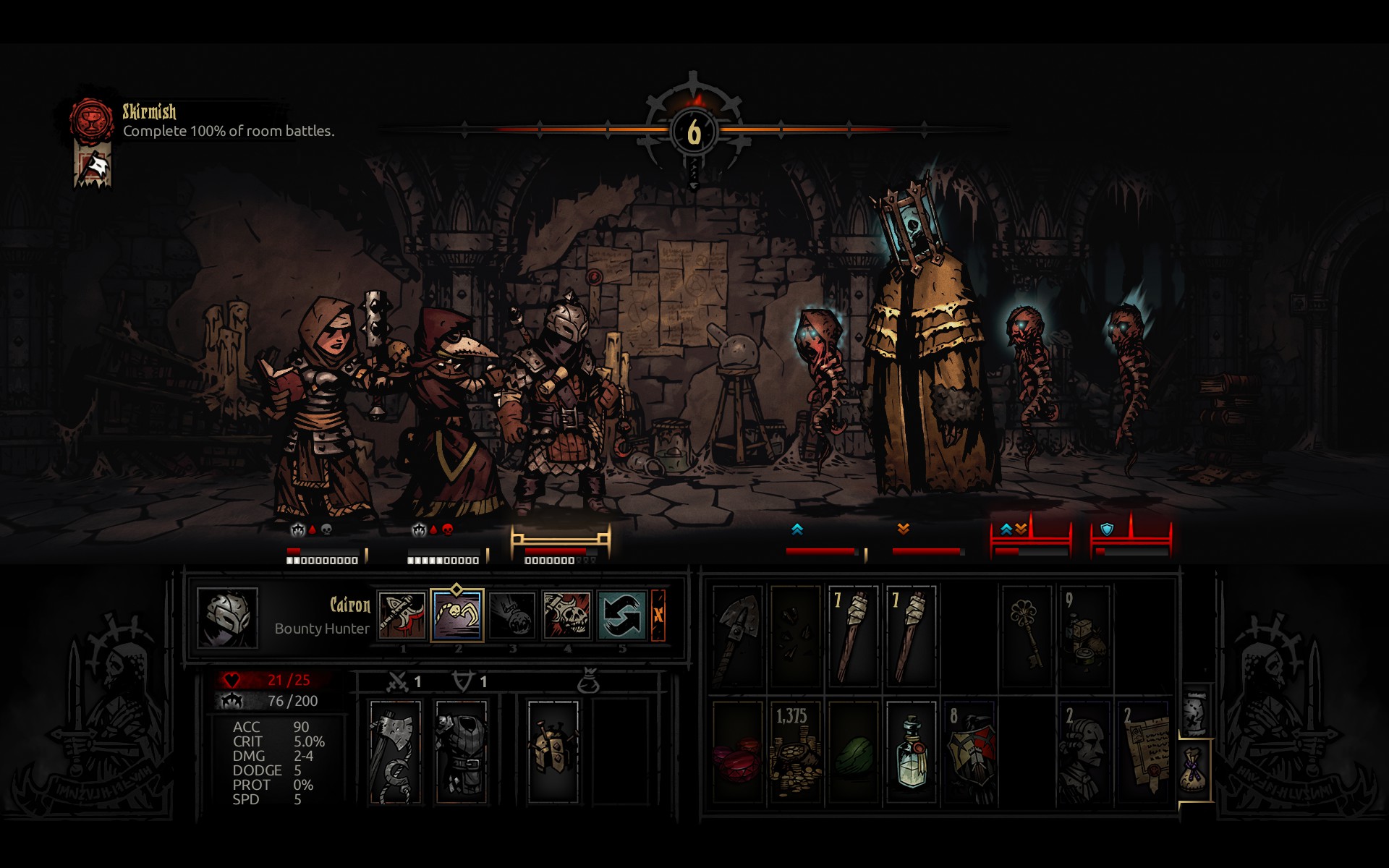This screenshot has width=1389, height=868.
Task: Select the stack of nine provisions
Action: 1084,636
